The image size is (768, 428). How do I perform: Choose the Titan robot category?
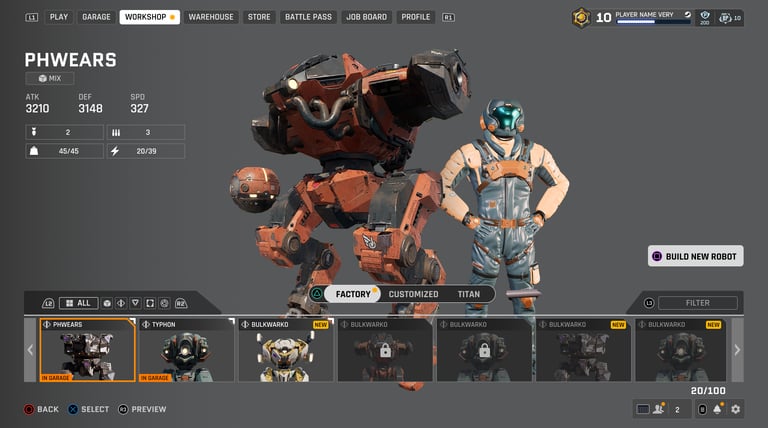pos(468,294)
